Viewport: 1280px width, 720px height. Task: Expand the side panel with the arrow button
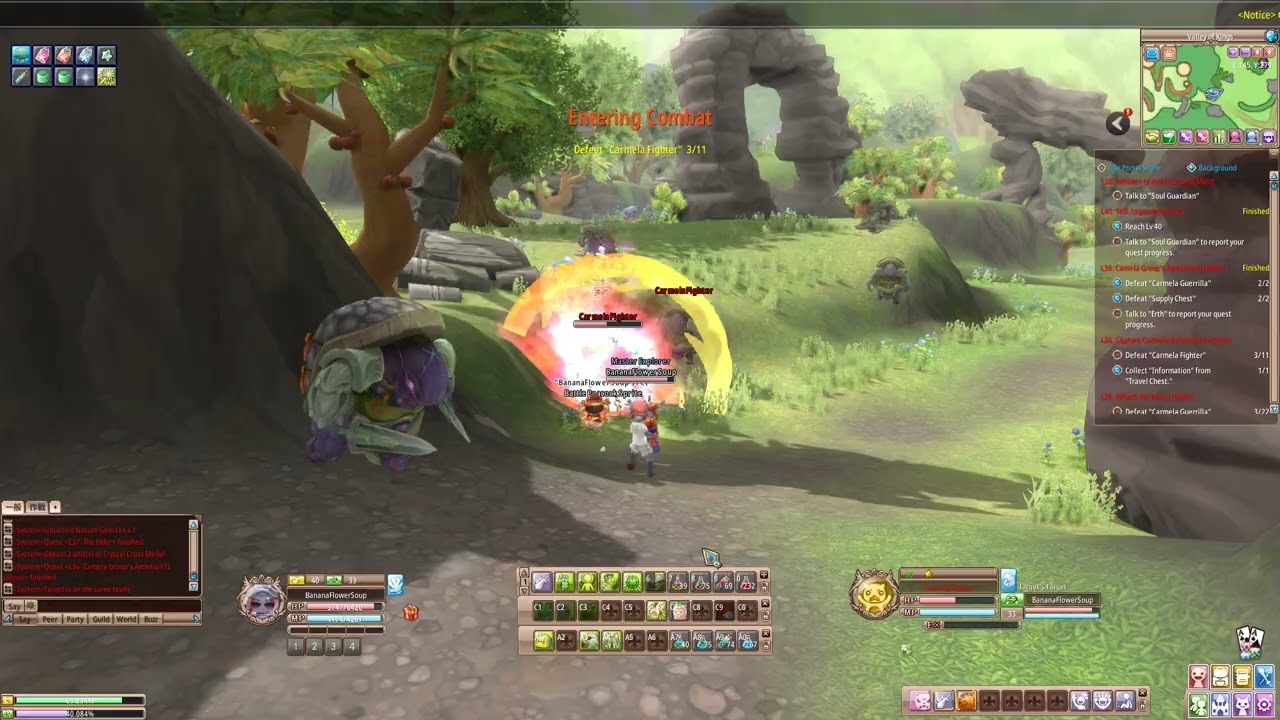tap(1117, 123)
